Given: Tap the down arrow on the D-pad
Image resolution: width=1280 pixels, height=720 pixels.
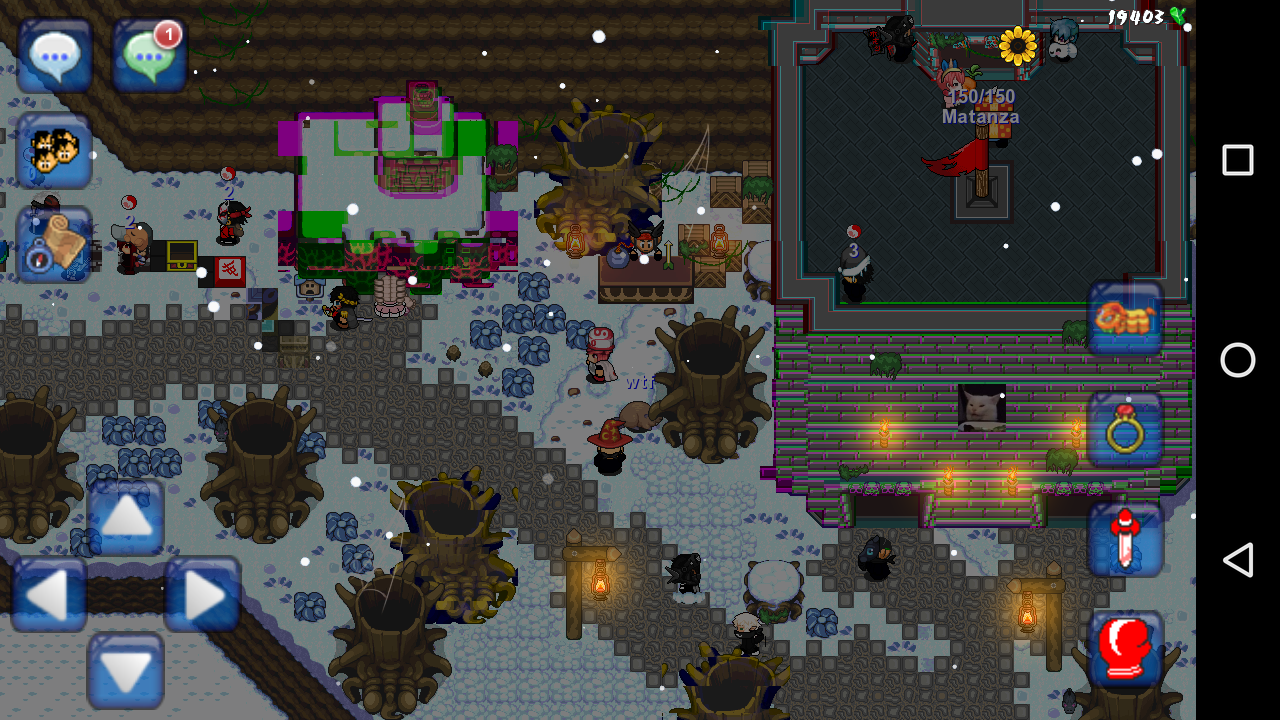Looking at the screenshot, I should tap(126, 671).
